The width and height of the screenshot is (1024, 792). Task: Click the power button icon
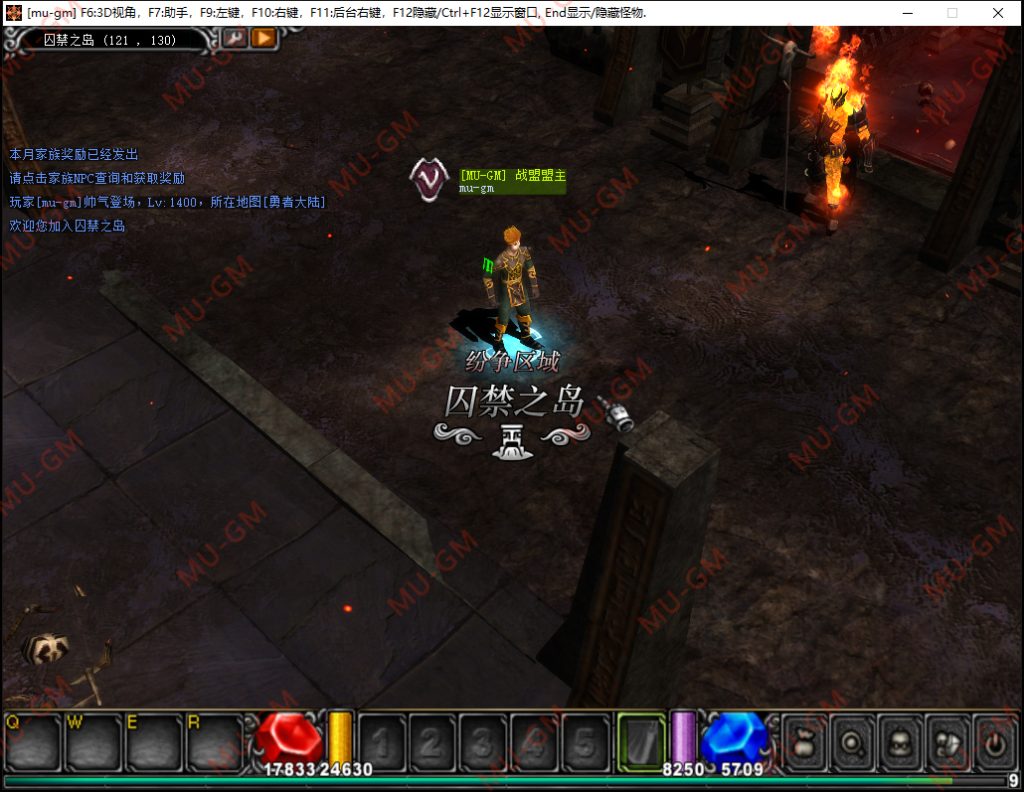[995, 742]
